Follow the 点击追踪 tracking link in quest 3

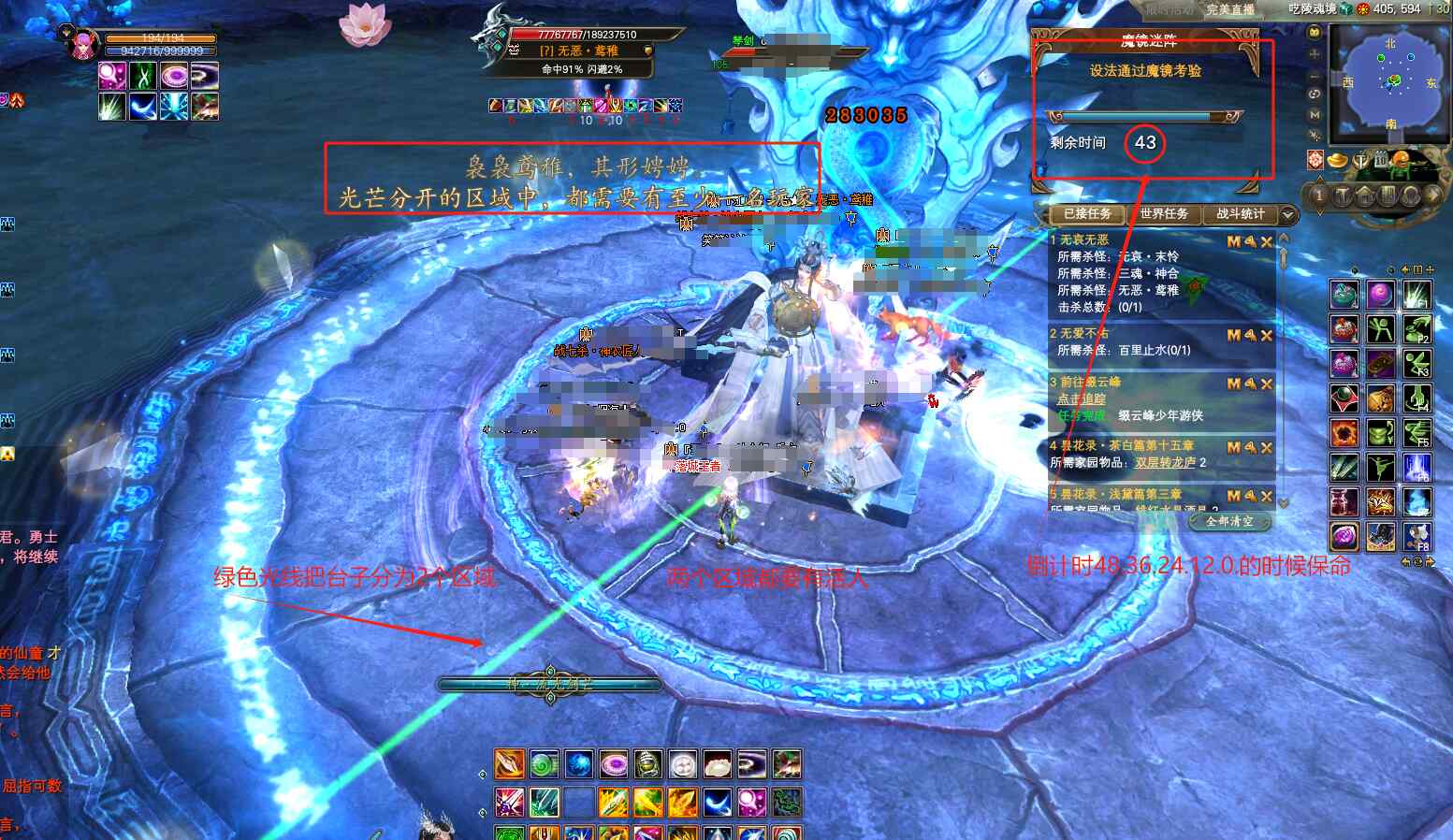pos(1081,398)
